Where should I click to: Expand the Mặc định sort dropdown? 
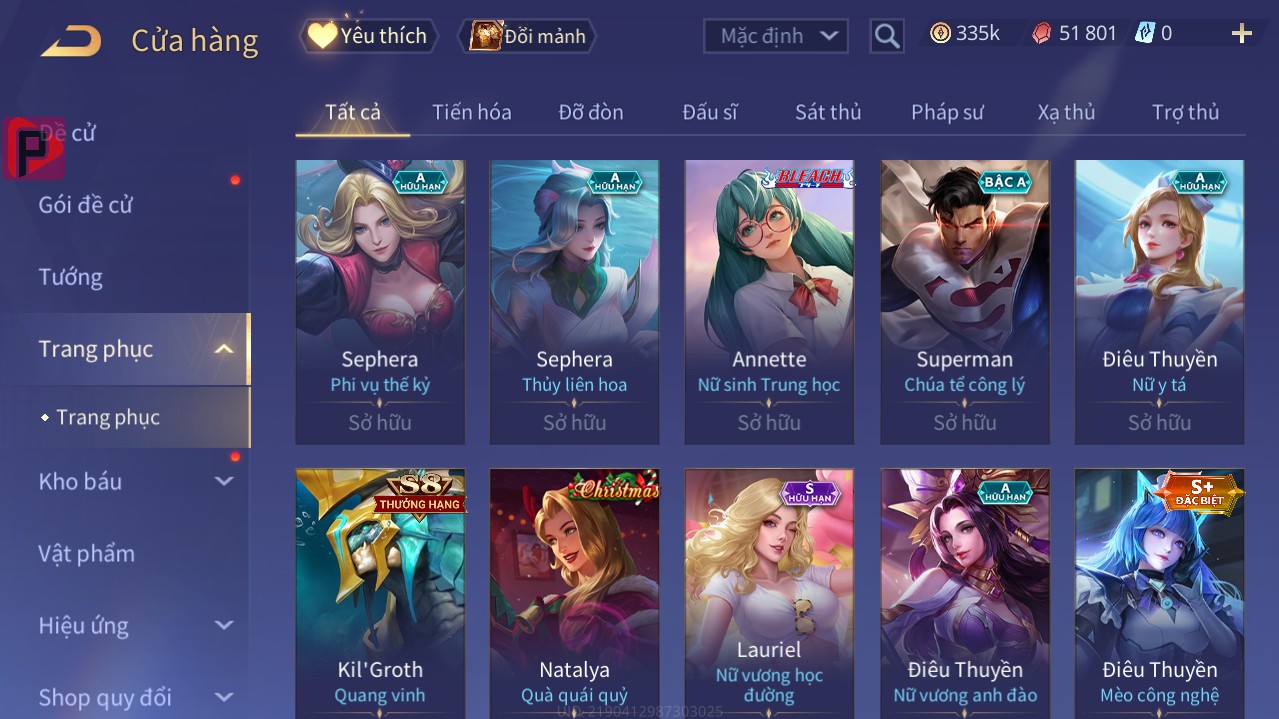click(776, 36)
